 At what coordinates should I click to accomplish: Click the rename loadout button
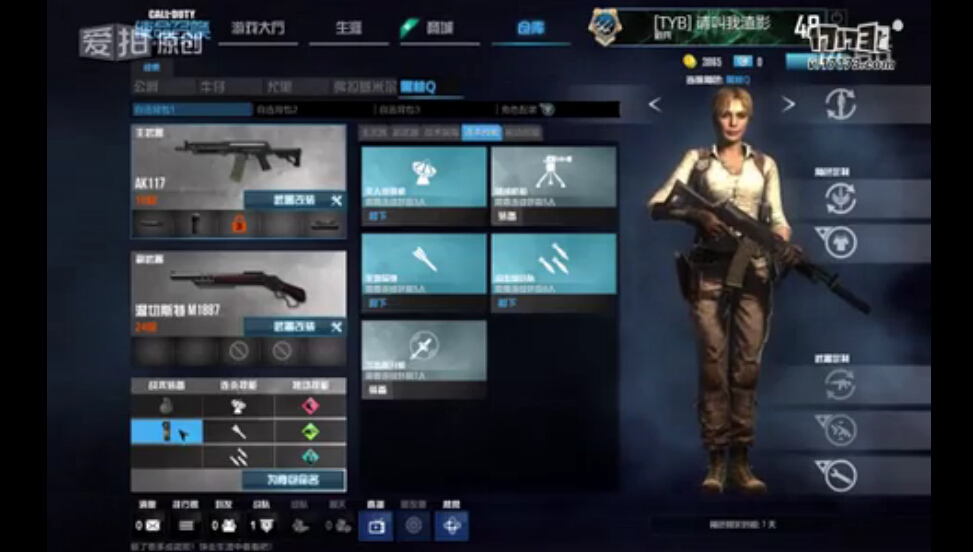point(292,480)
